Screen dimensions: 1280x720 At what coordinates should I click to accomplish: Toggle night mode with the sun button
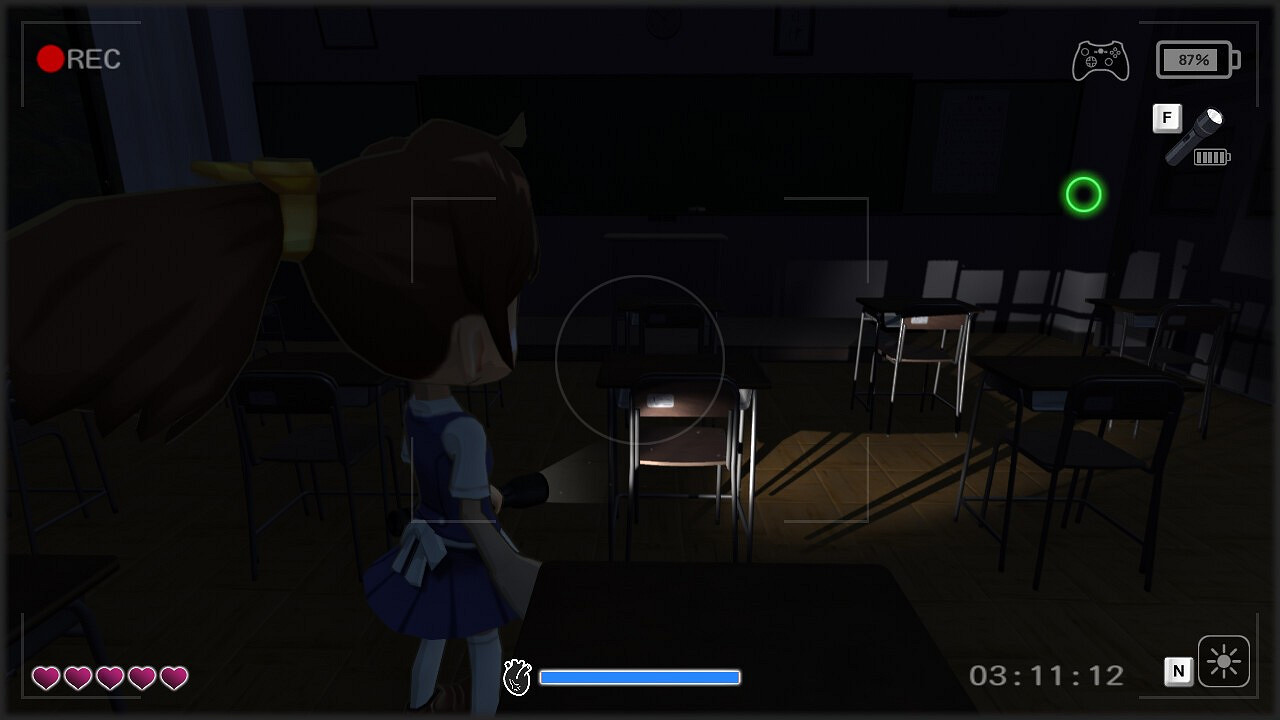(x=1223, y=661)
